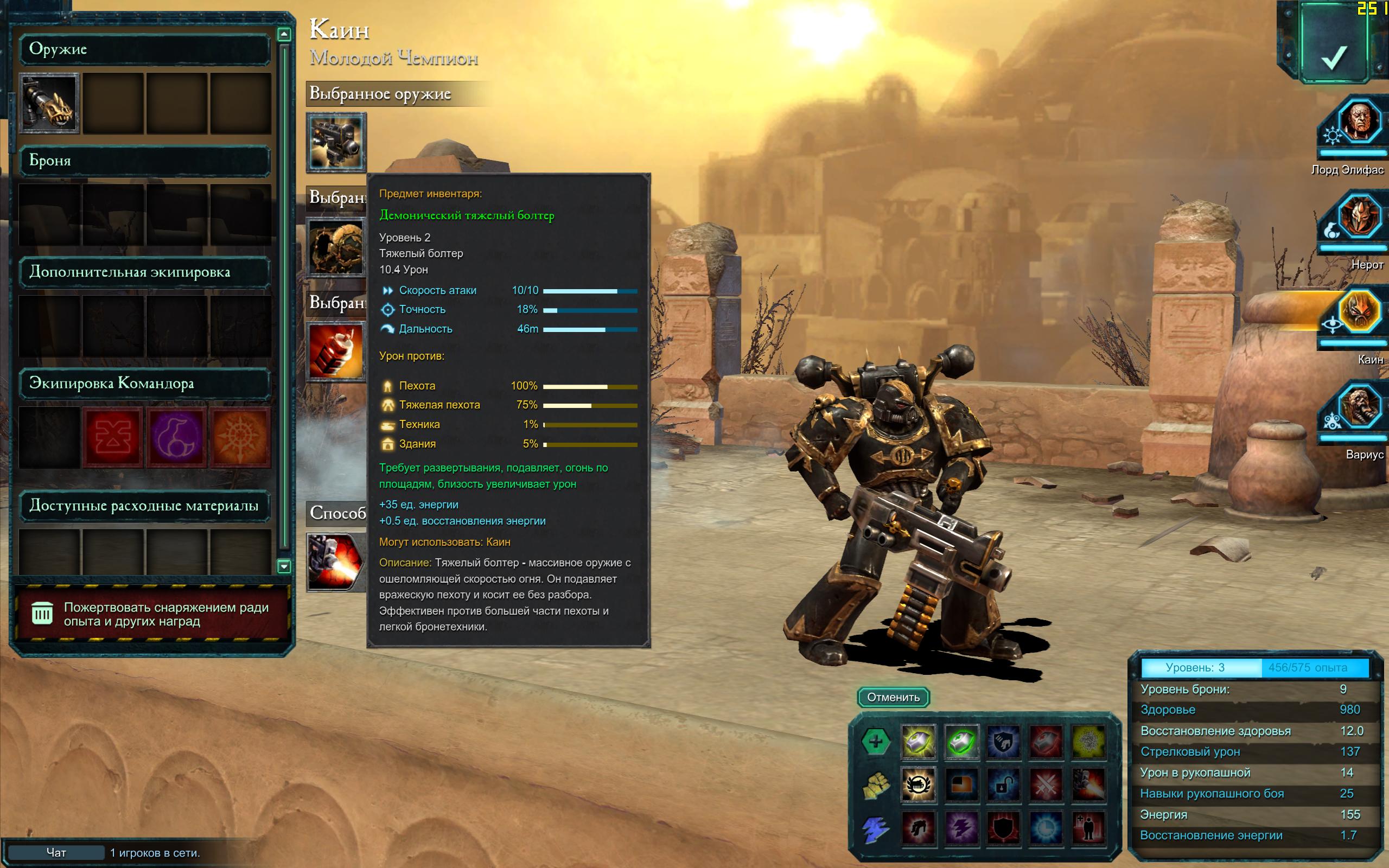The height and width of the screenshot is (868, 1389).
Task: Pick the purple lightning bolt skill icon
Action: (961, 827)
